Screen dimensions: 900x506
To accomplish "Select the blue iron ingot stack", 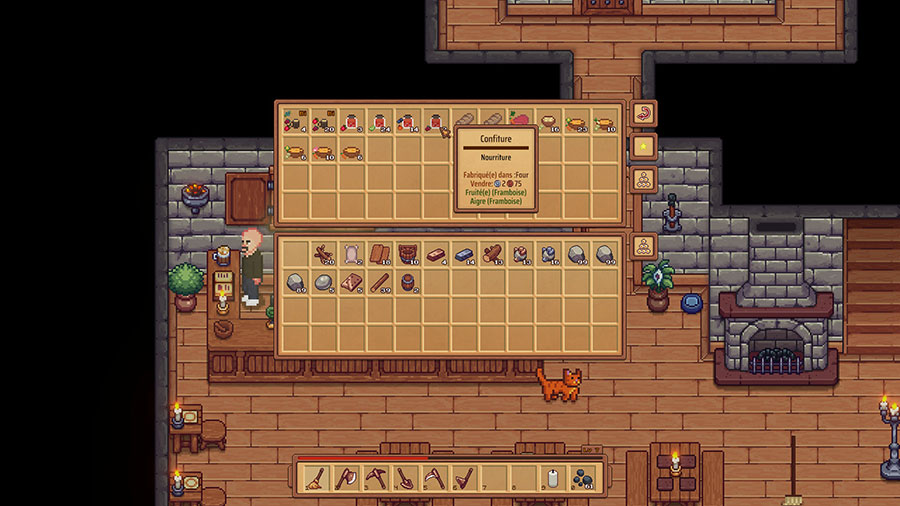I will 464,254.
